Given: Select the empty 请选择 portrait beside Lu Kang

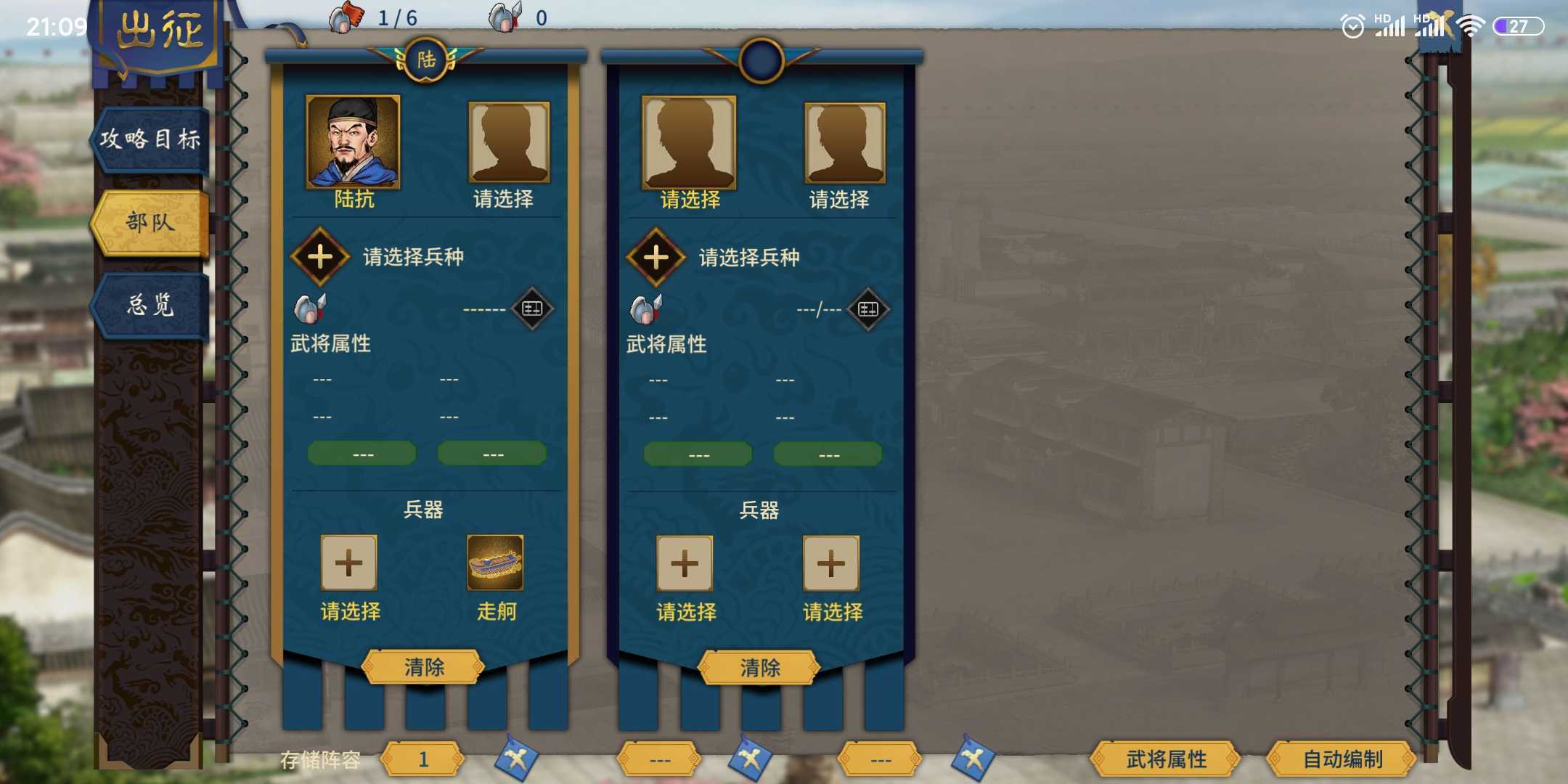Looking at the screenshot, I should [508, 142].
